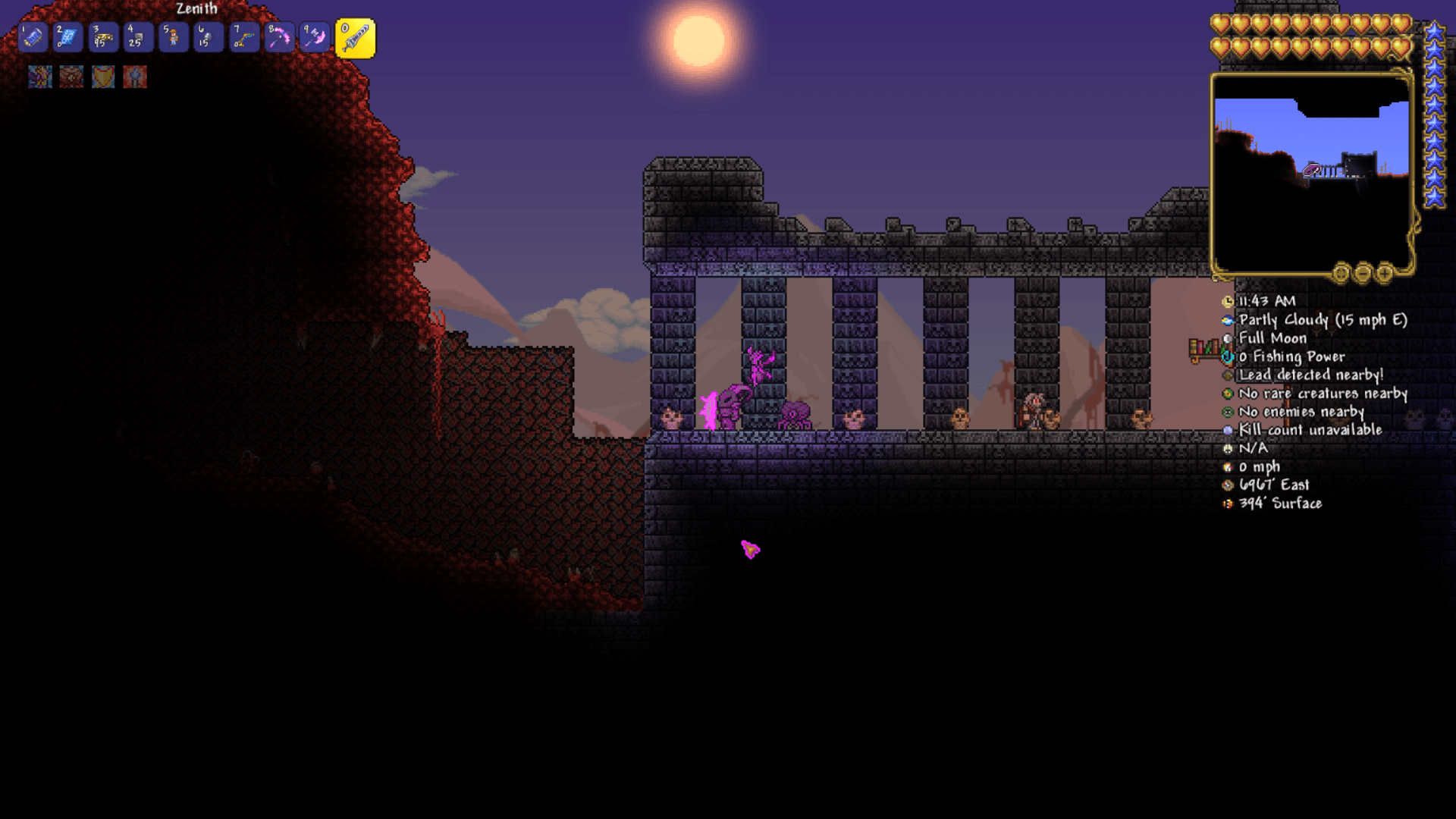Dismiss the rightmost buff icon under the hotbar
Screen dimensions: 1456x819
[135, 77]
